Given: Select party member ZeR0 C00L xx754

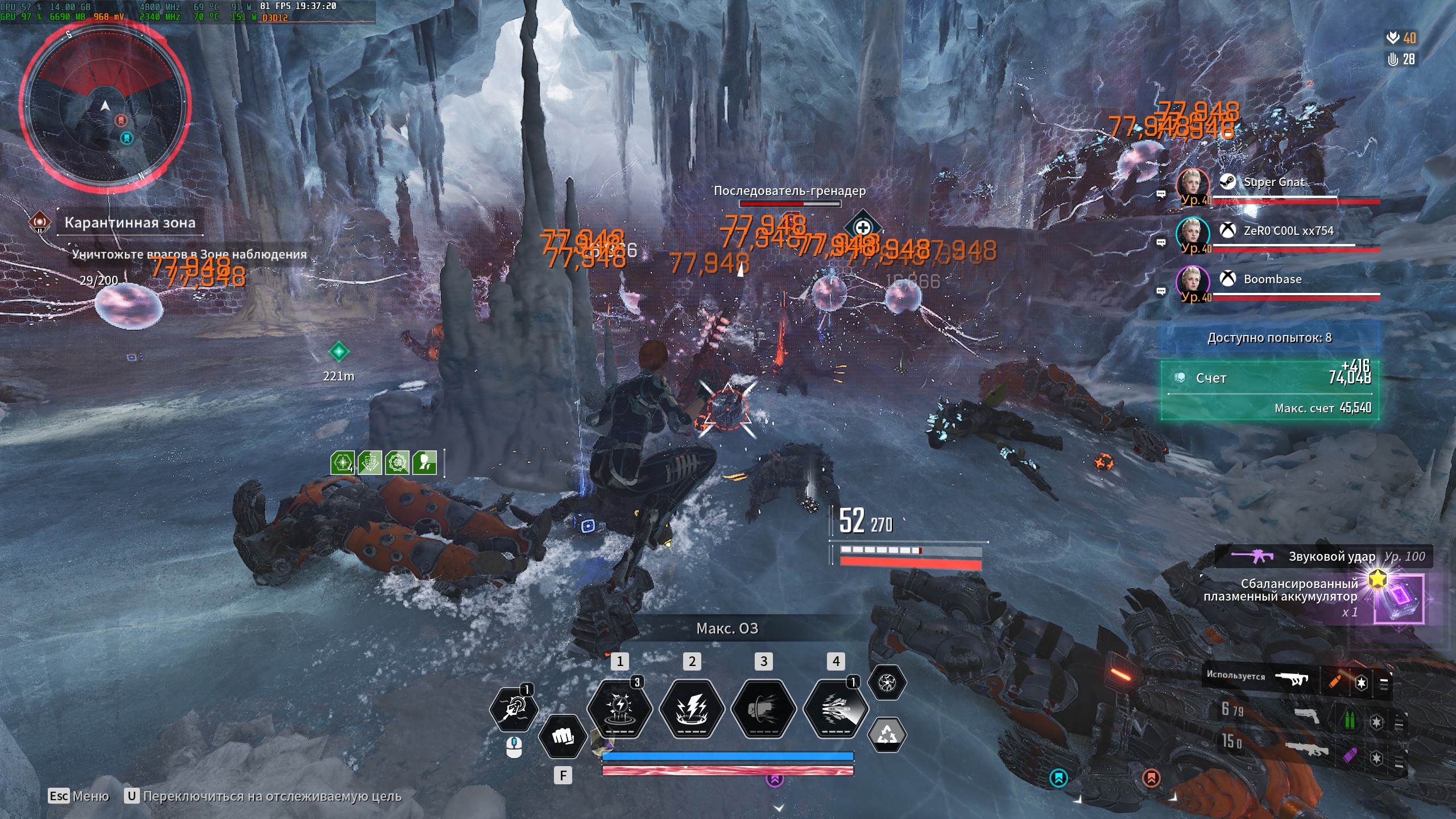Looking at the screenshot, I should point(1288,231).
